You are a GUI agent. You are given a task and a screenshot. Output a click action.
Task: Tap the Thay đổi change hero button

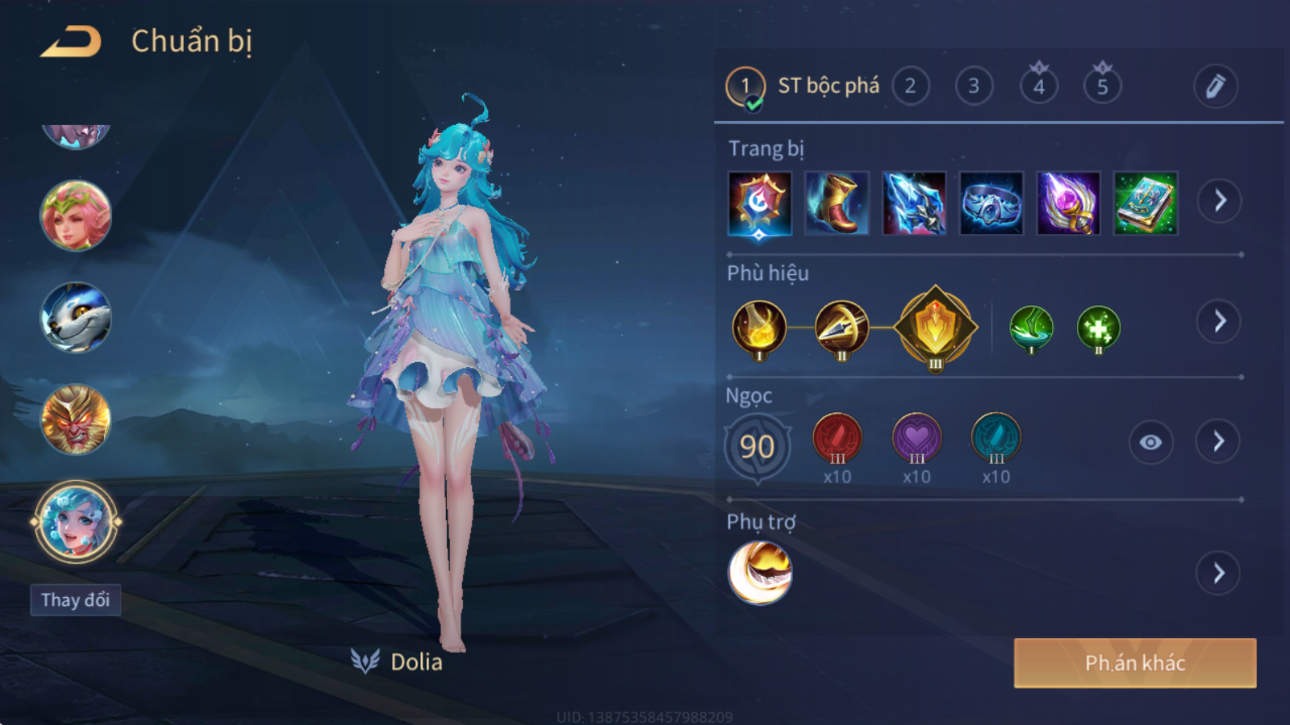(x=75, y=600)
